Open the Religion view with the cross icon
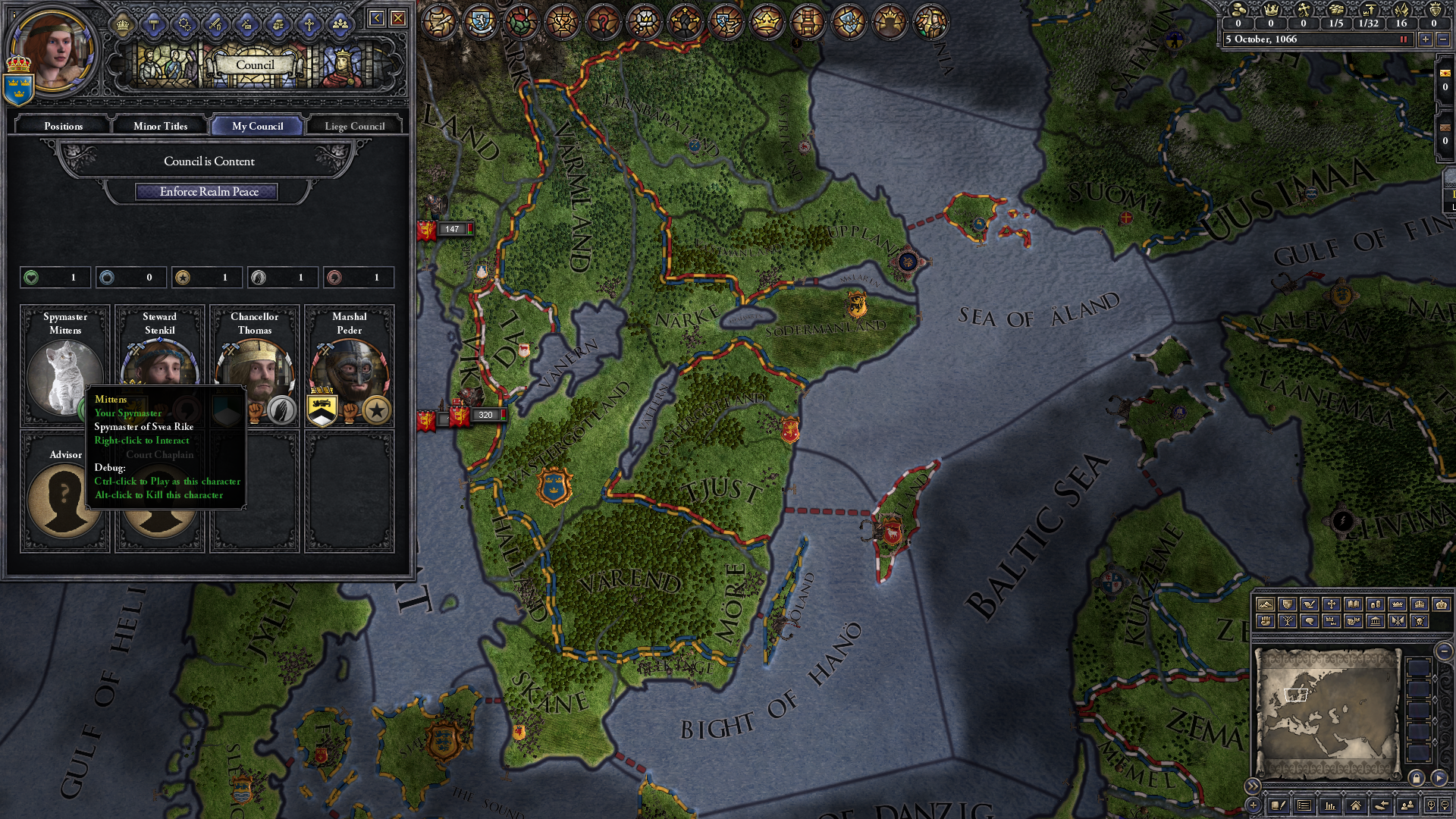Viewport: 1456px width, 819px height. point(309,25)
